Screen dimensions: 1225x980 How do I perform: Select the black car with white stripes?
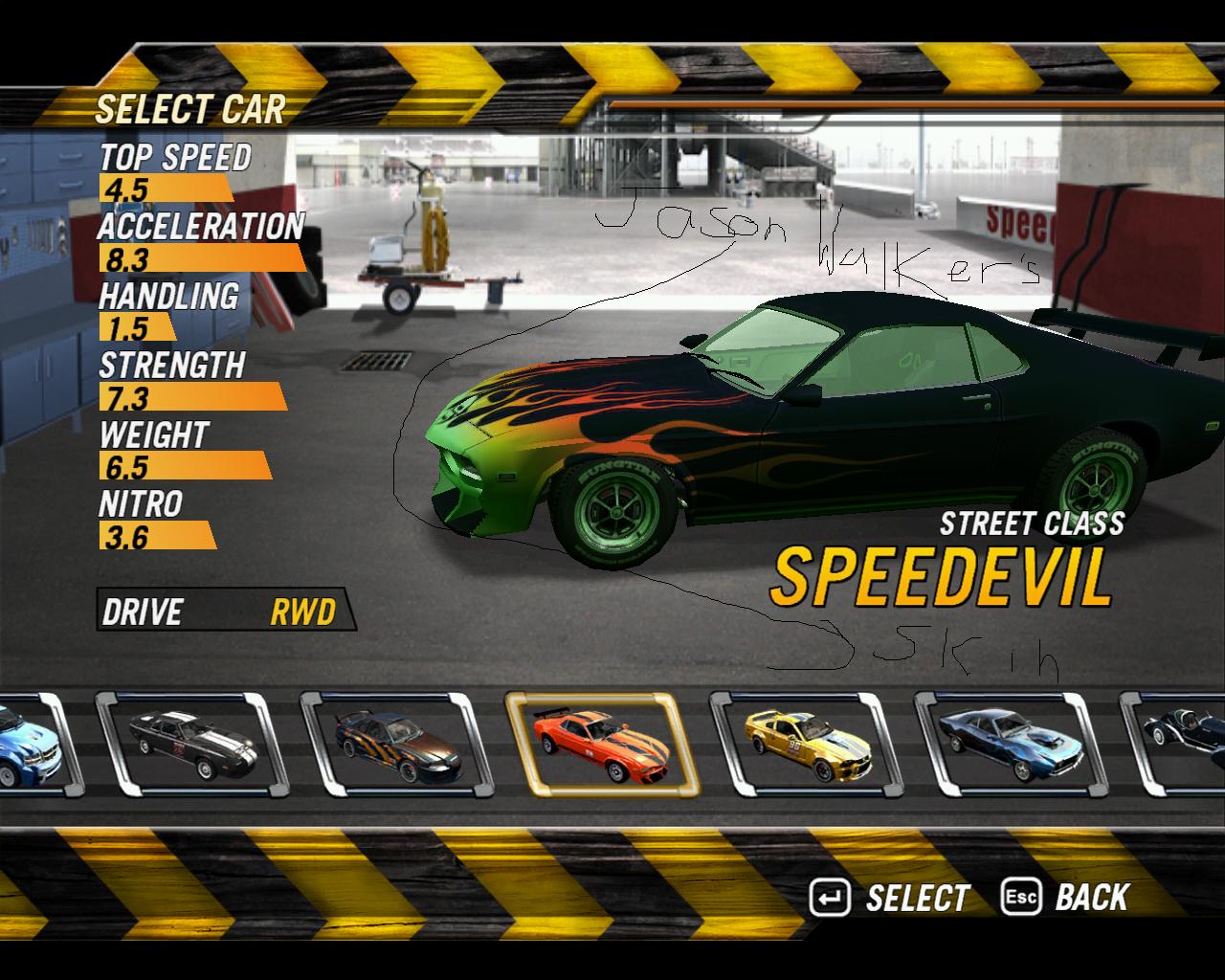(x=192, y=745)
